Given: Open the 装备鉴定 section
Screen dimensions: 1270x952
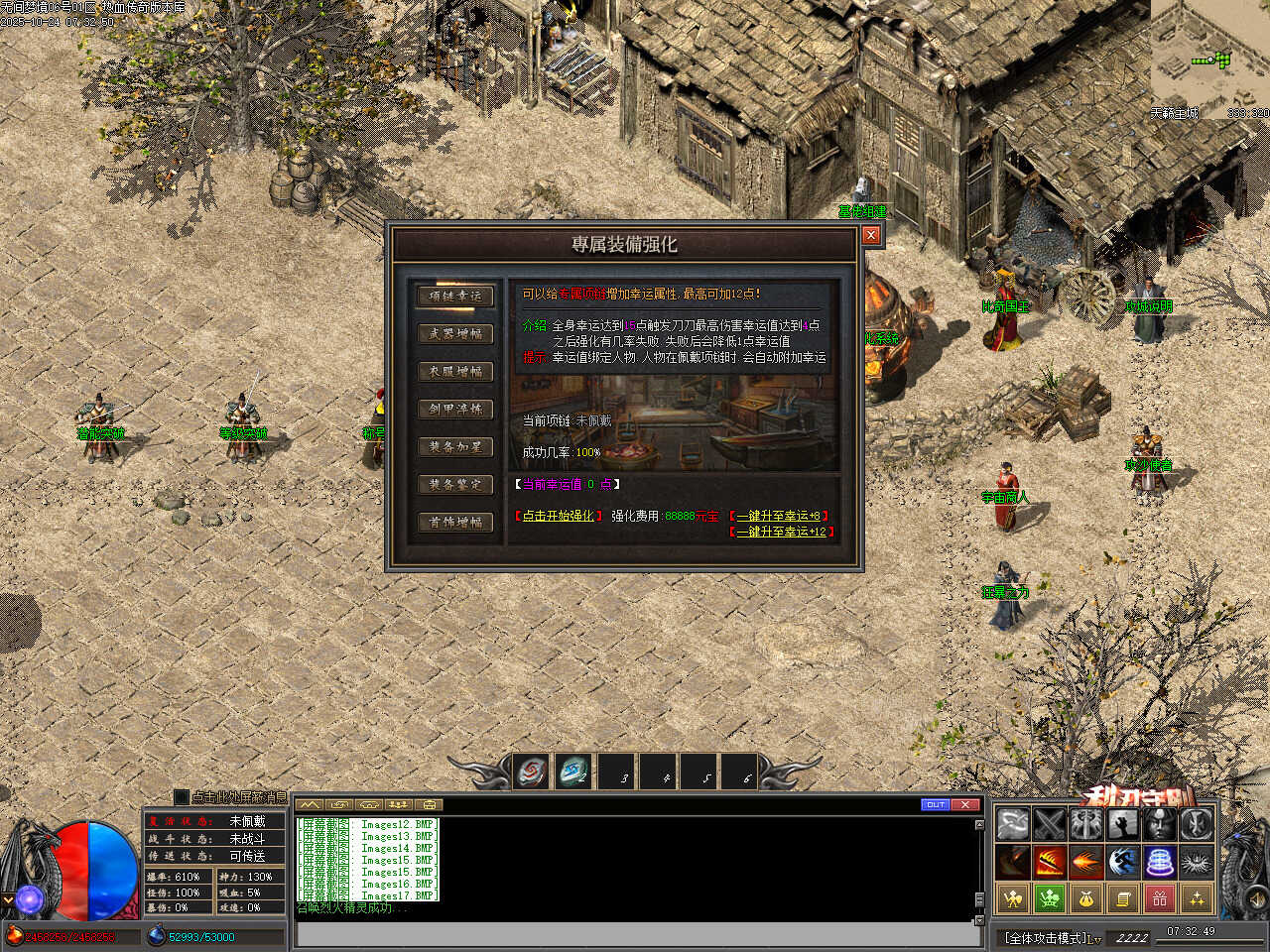Looking at the screenshot, I should point(455,484).
